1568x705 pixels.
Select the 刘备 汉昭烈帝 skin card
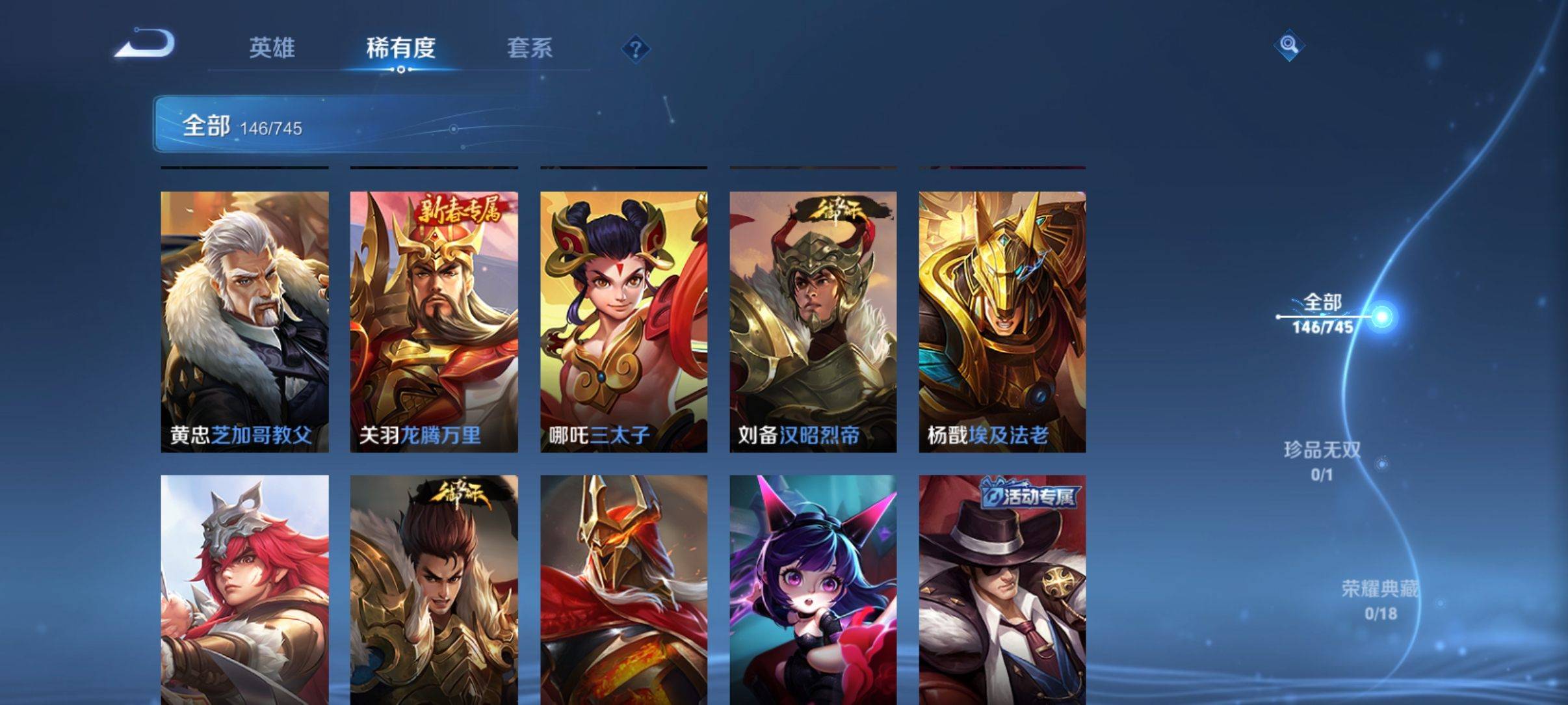point(813,321)
